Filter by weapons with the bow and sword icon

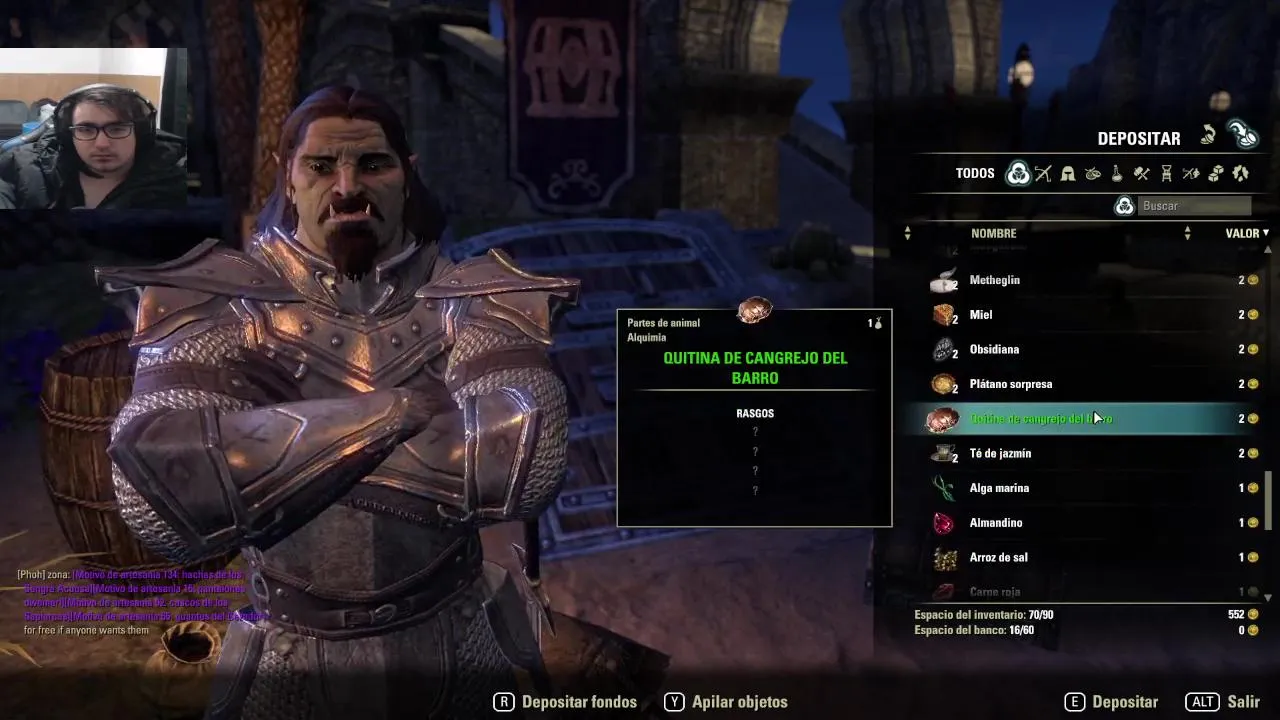(x=1043, y=173)
